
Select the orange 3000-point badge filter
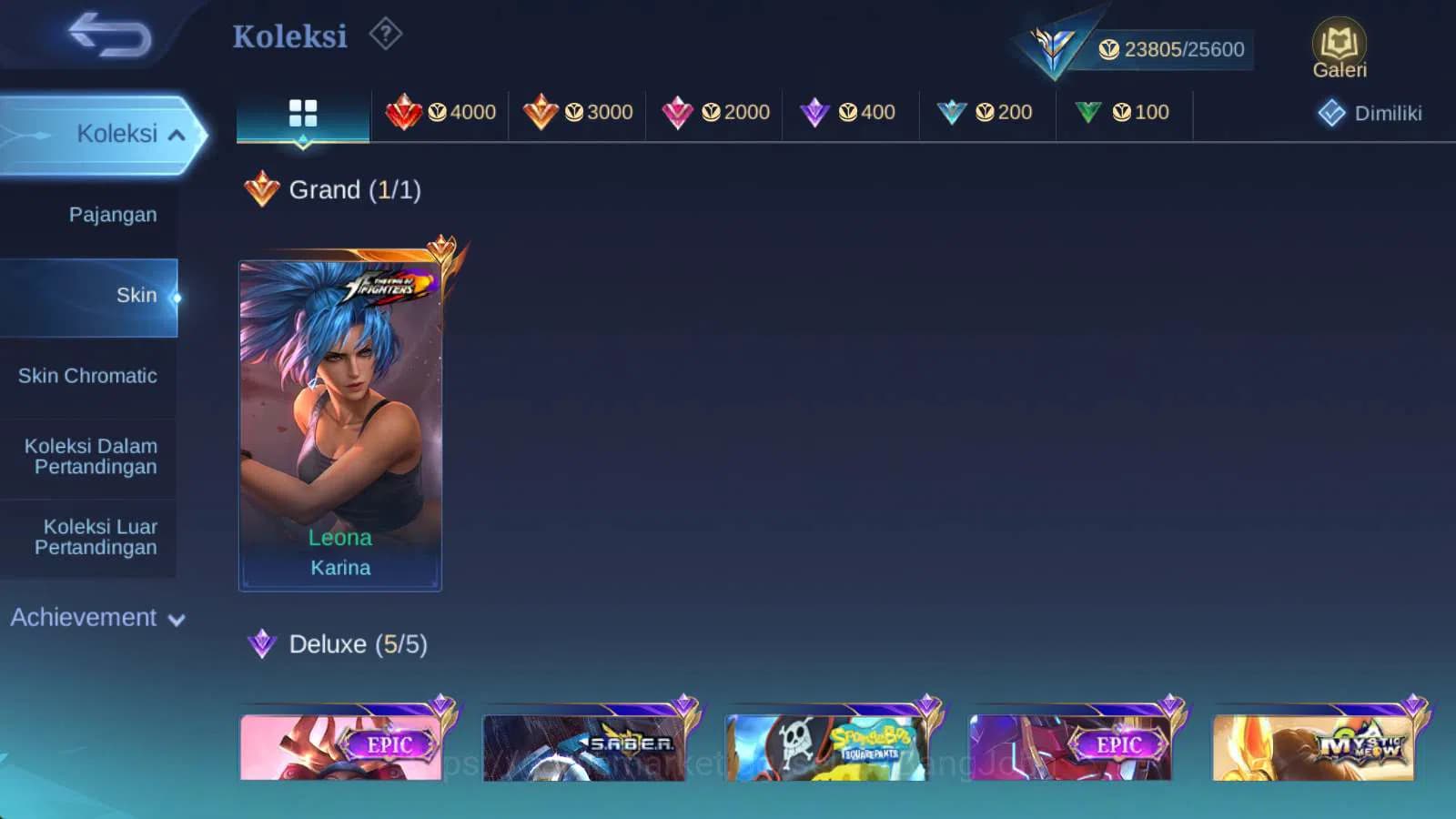[x=577, y=113]
